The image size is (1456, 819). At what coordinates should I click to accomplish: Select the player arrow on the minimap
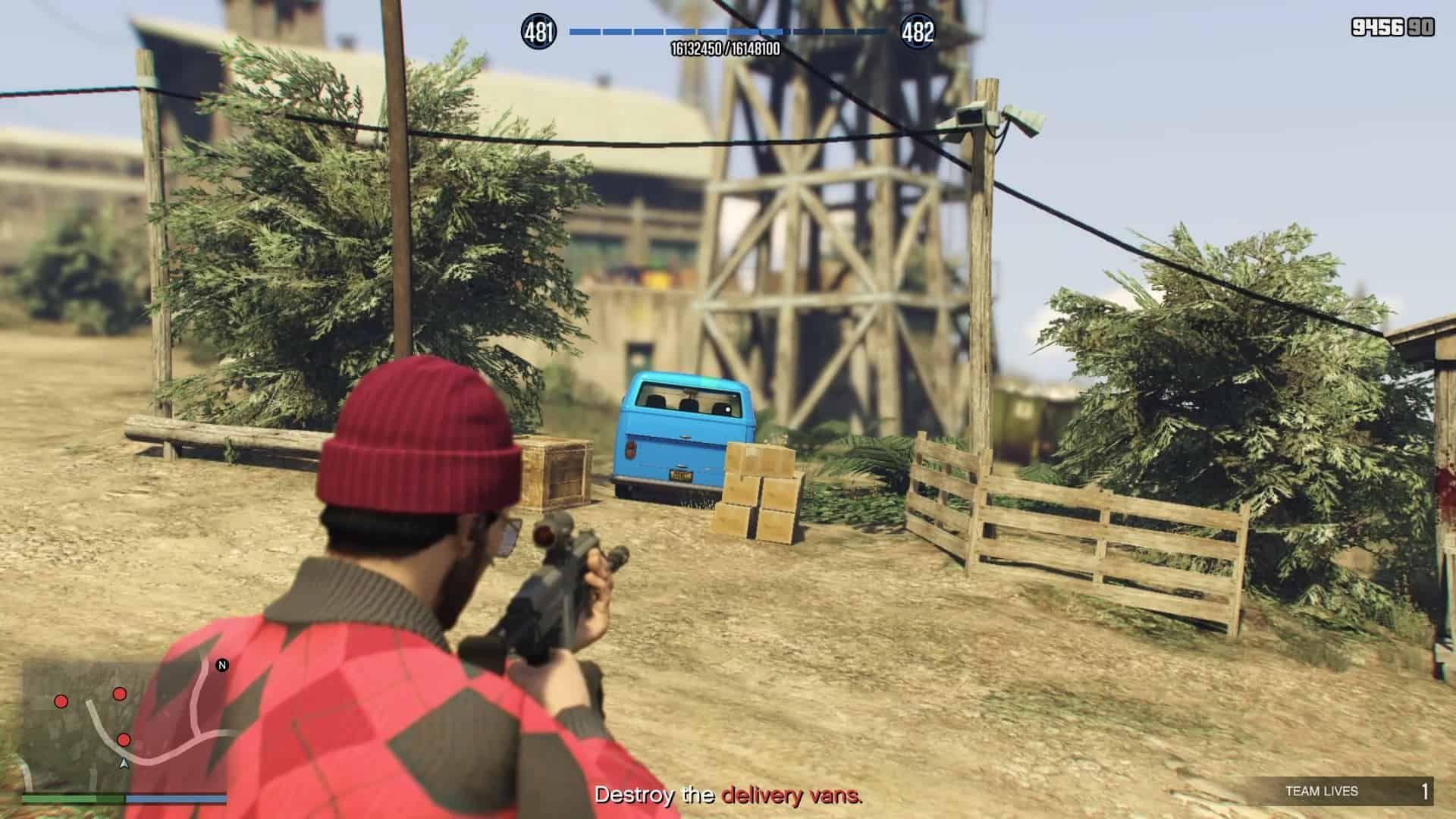124,763
